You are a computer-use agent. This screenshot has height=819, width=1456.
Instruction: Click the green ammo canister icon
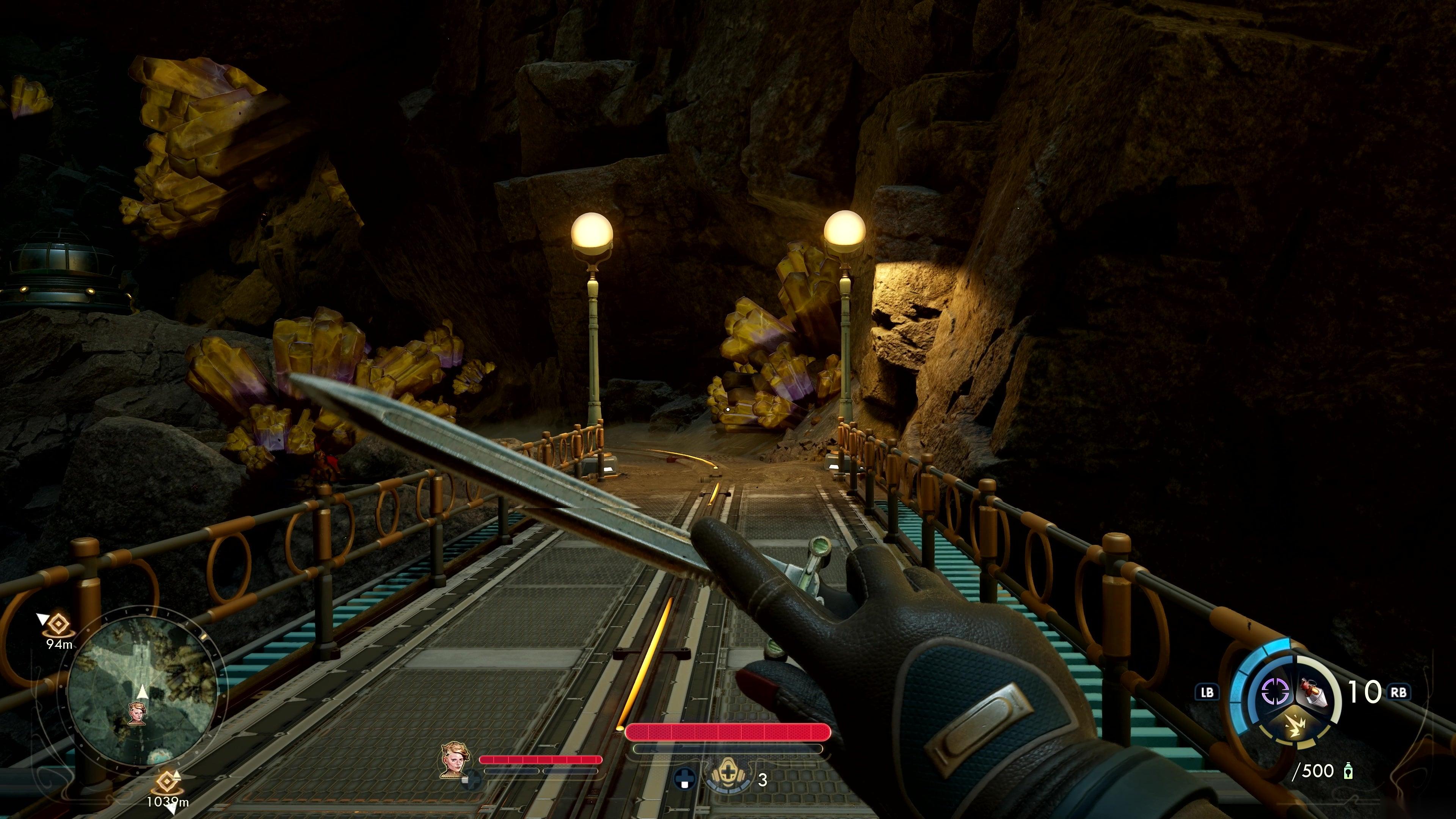pyautogui.click(x=1349, y=771)
